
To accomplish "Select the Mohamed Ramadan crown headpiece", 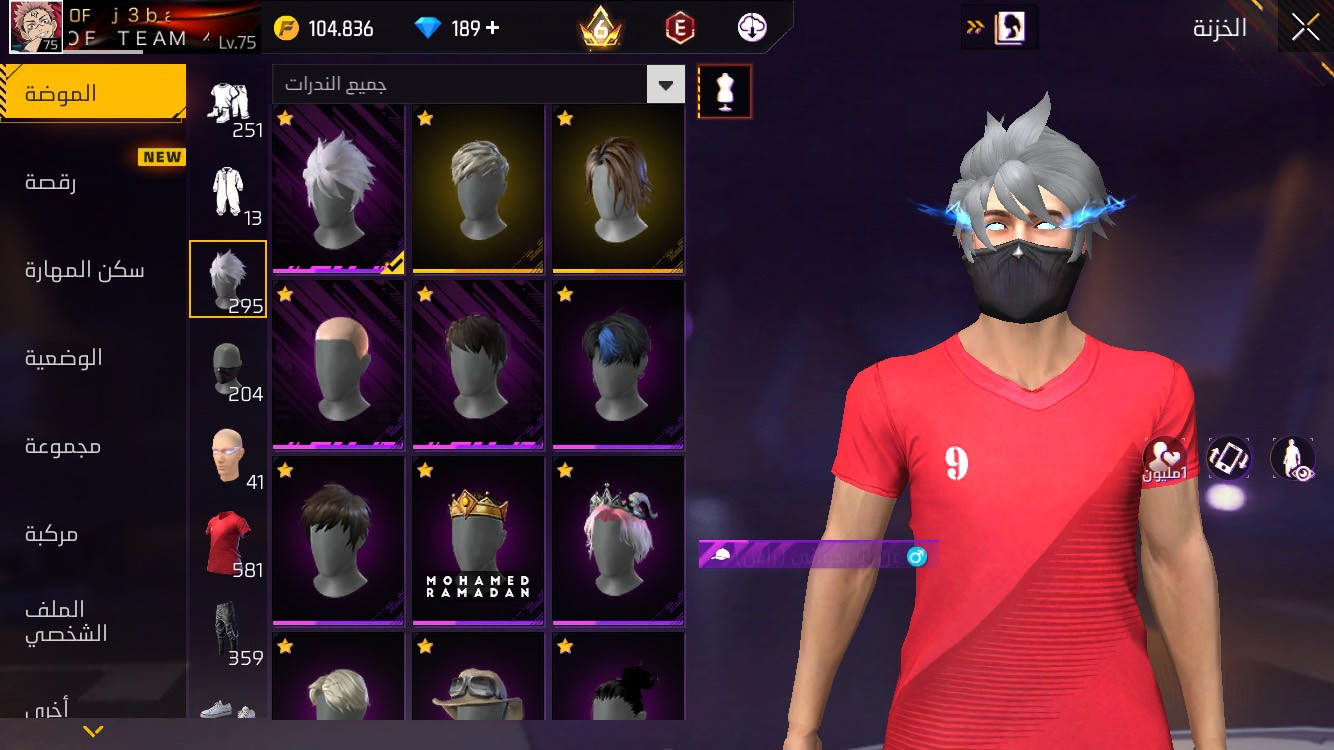I will (x=478, y=540).
